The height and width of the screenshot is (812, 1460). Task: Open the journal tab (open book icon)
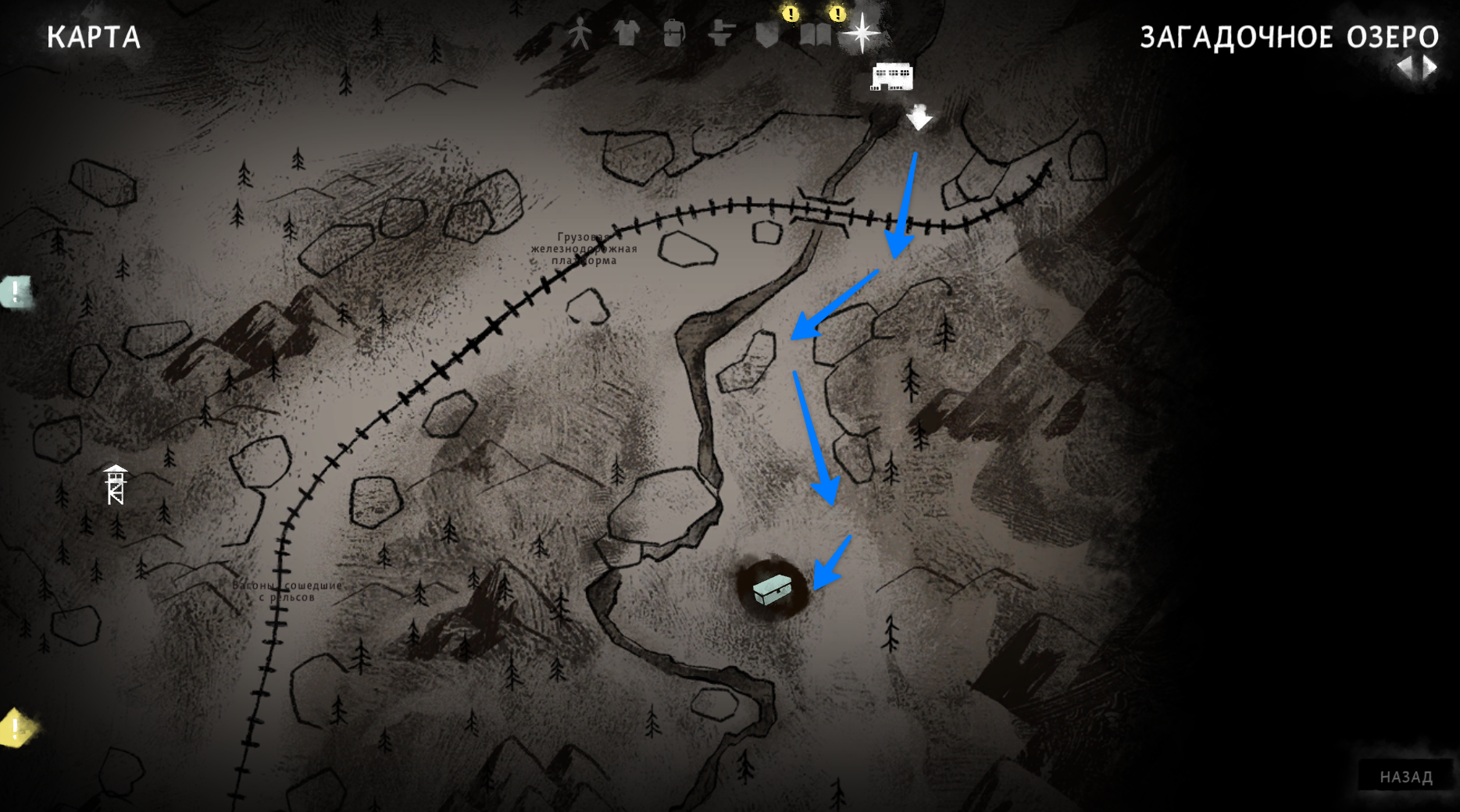815,34
